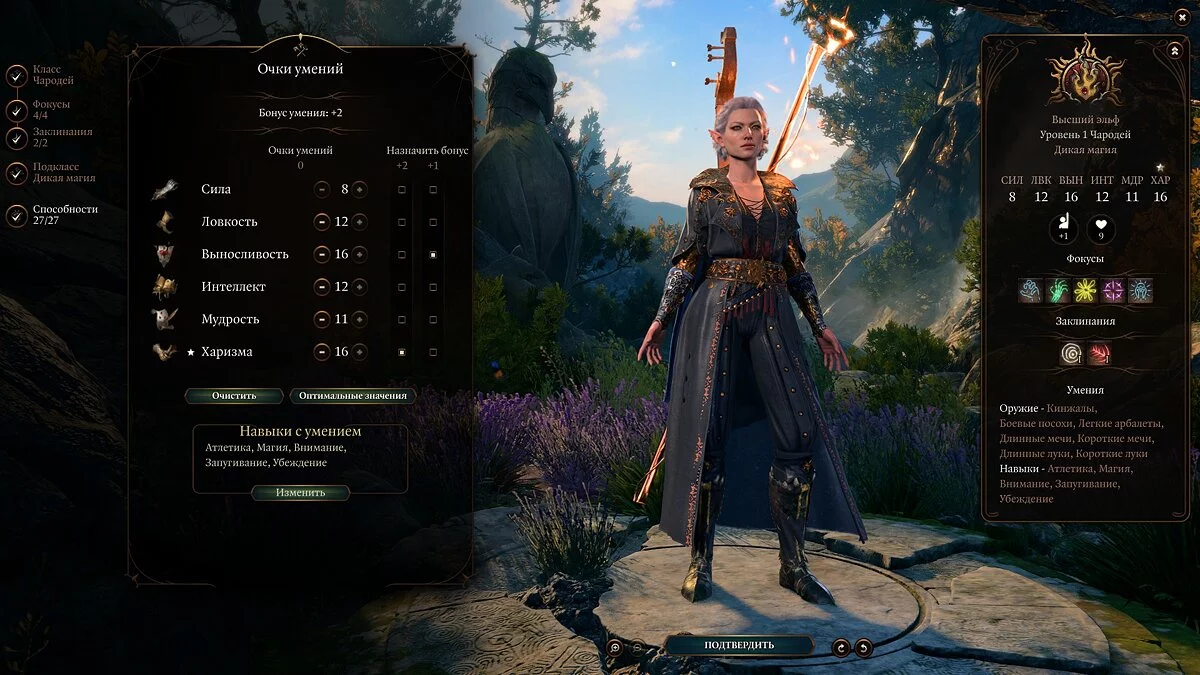Assign +2 bonus to Интеллект

pyautogui.click(x=402, y=287)
